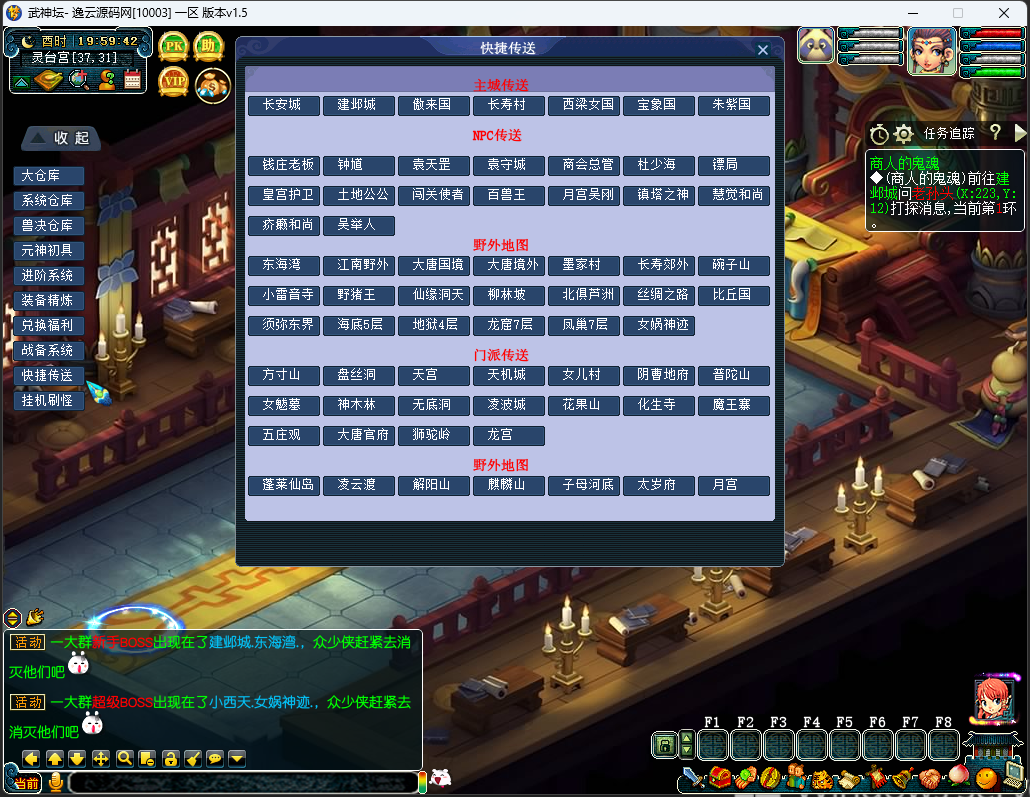Teleport to 女娲神迹
Viewport: 1030px width, 797px height.
[x=659, y=325]
